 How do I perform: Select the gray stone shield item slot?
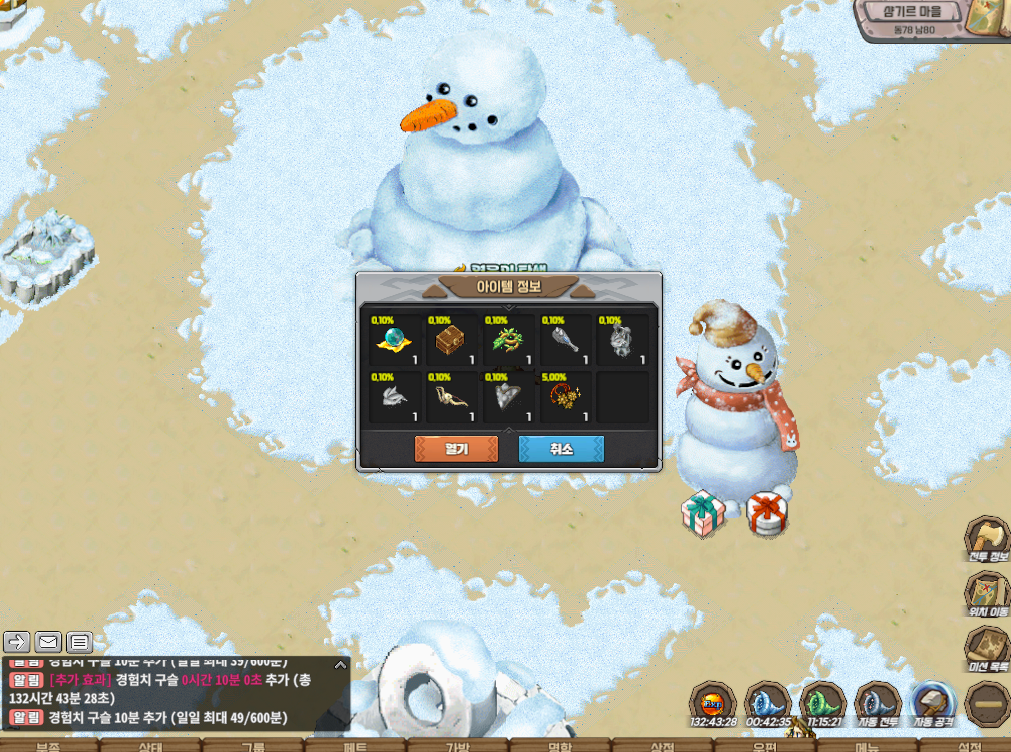coord(508,397)
